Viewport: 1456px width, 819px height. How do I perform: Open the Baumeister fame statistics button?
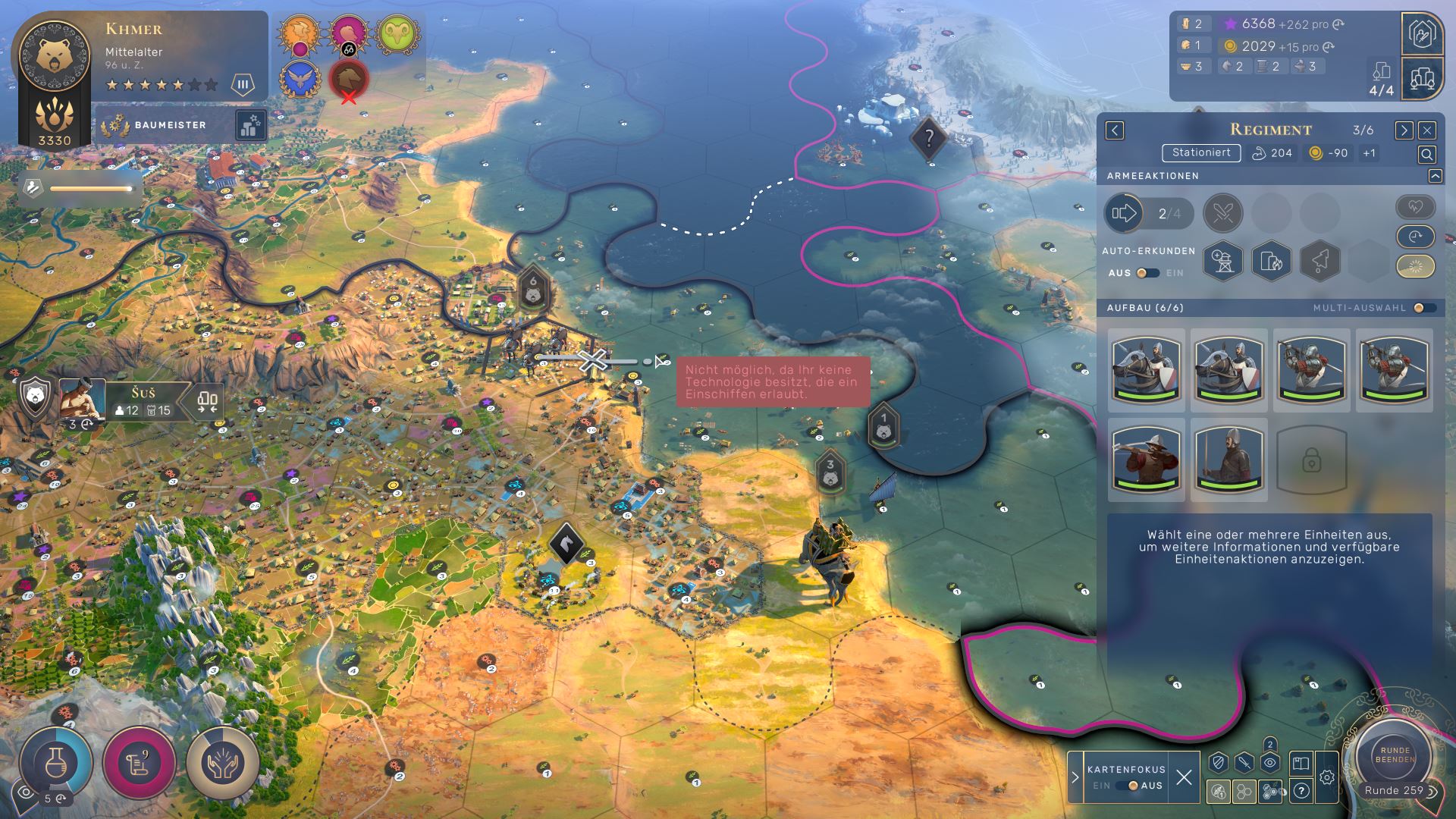250,126
